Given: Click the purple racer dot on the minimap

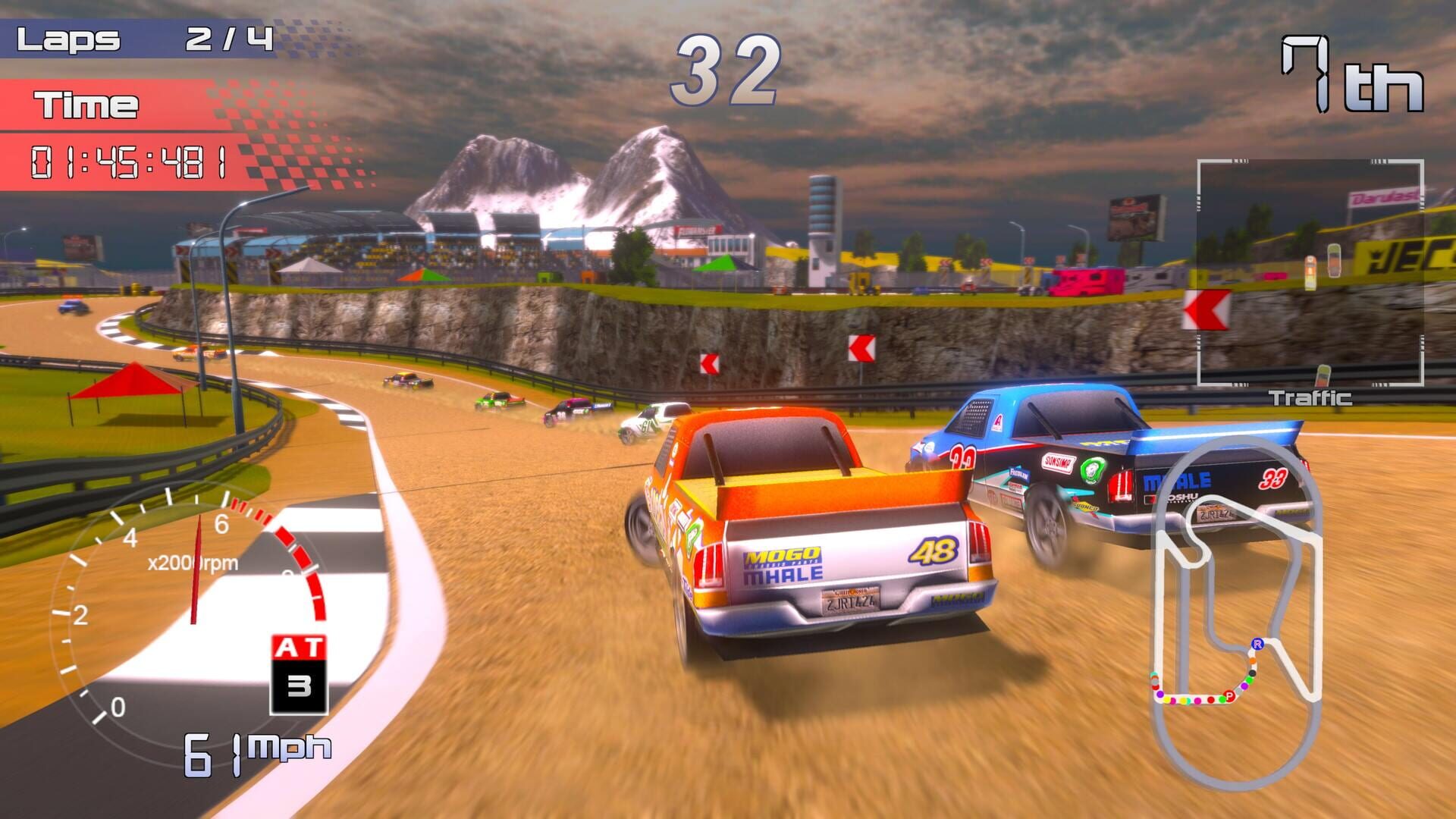Looking at the screenshot, I should [1244, 686].
